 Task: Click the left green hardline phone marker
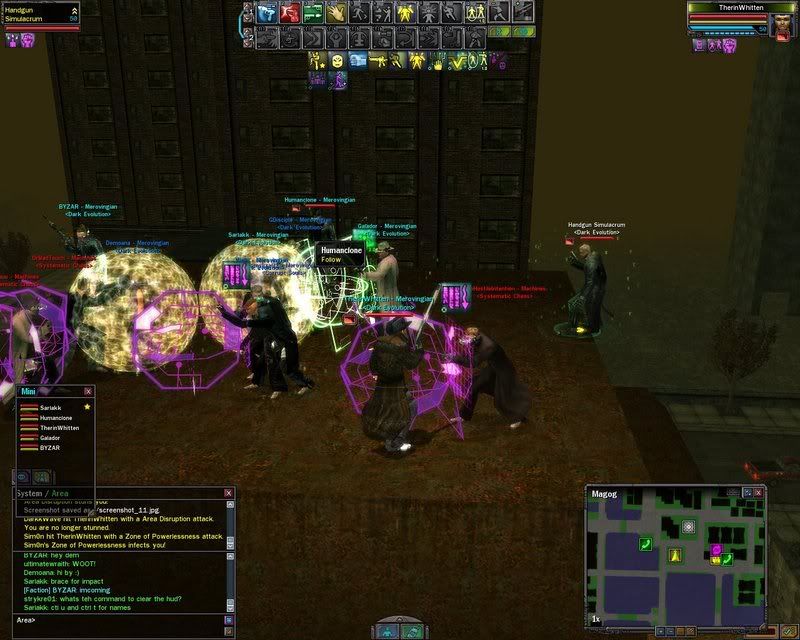click(x=646, y=543)
